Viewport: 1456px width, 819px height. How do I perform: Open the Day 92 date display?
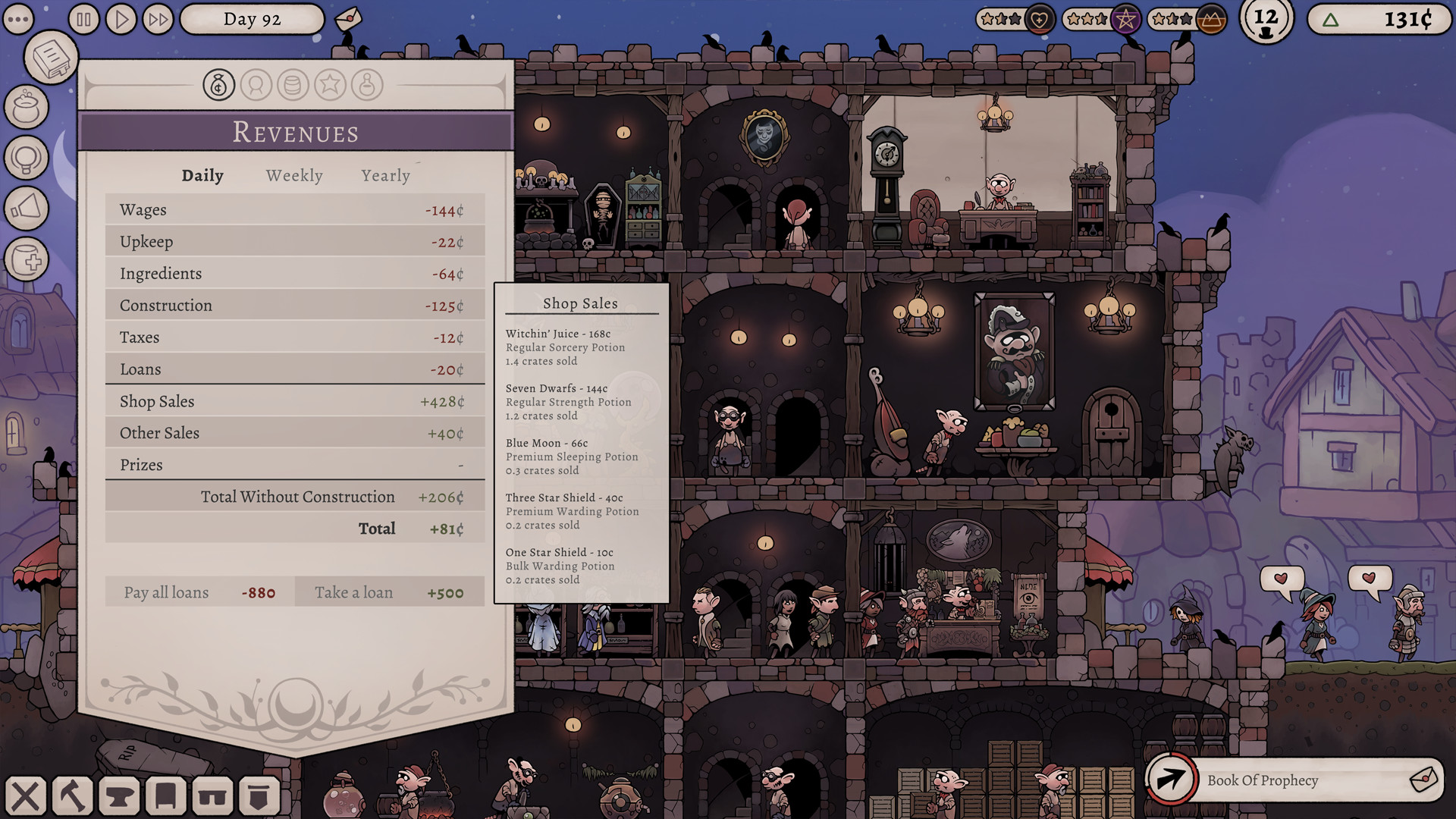click(x=251, y=19)
